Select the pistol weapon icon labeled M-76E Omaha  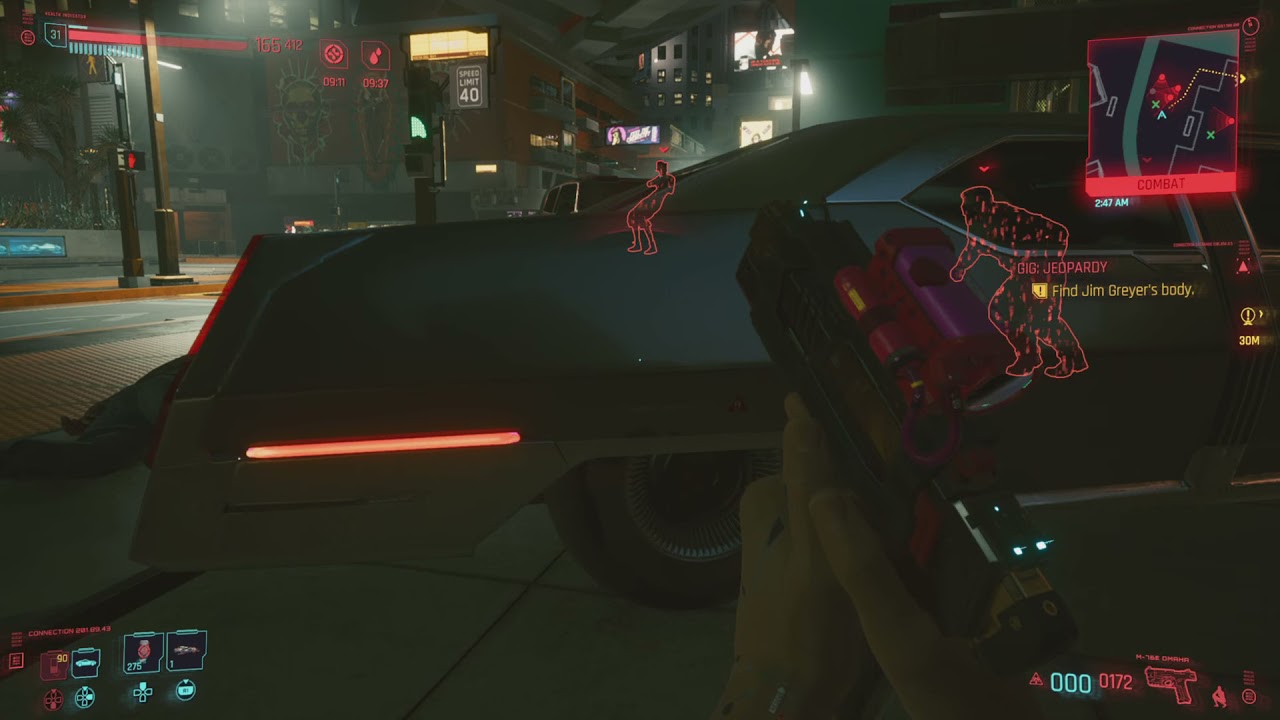point(1170,685)
